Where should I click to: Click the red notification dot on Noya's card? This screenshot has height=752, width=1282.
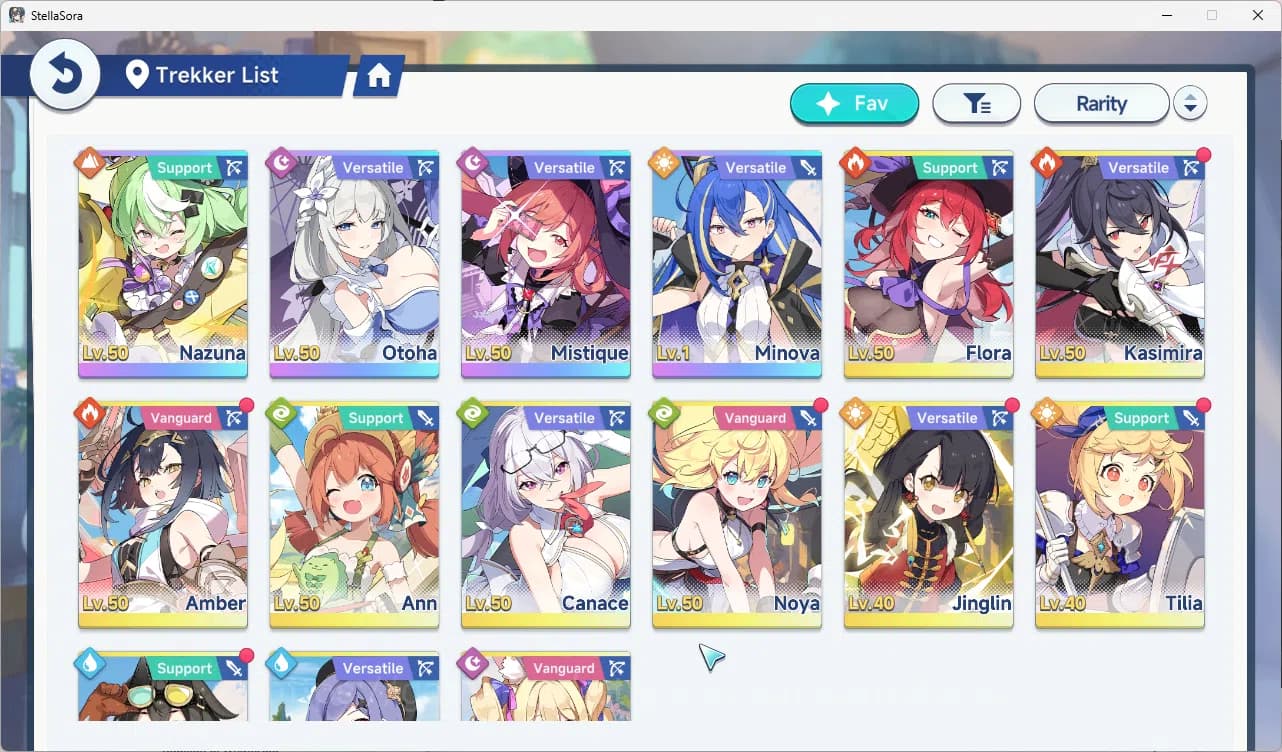pyautogui.click(x=819, y=406)
